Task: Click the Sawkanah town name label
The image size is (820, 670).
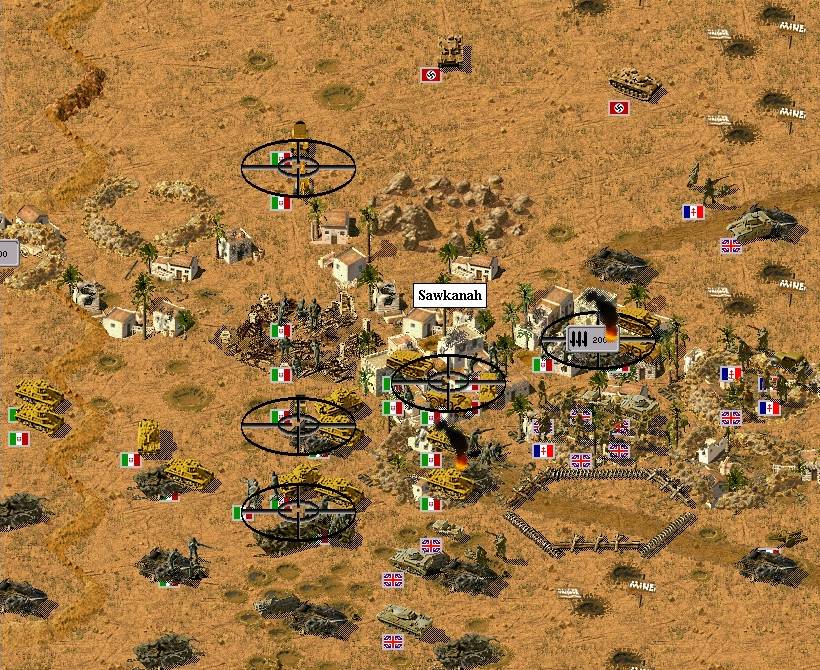Action: 449,296
